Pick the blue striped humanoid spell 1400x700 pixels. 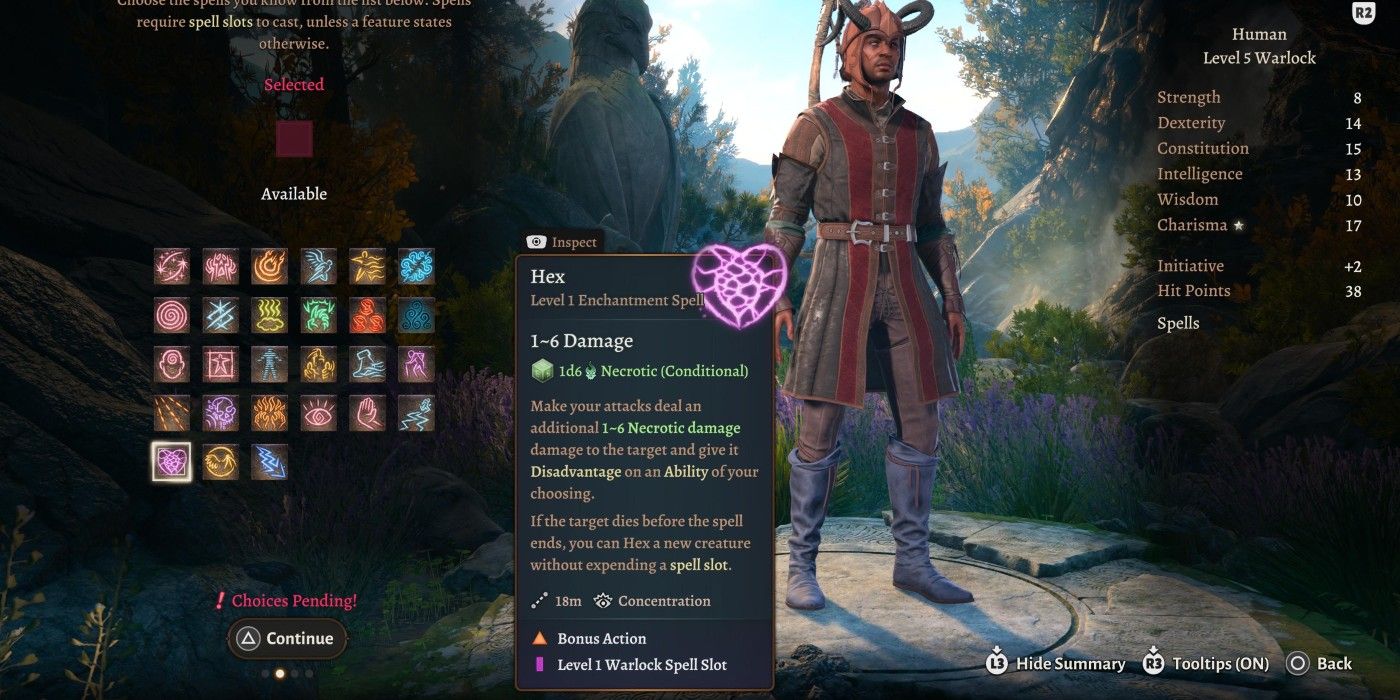[x=270, y=364]
